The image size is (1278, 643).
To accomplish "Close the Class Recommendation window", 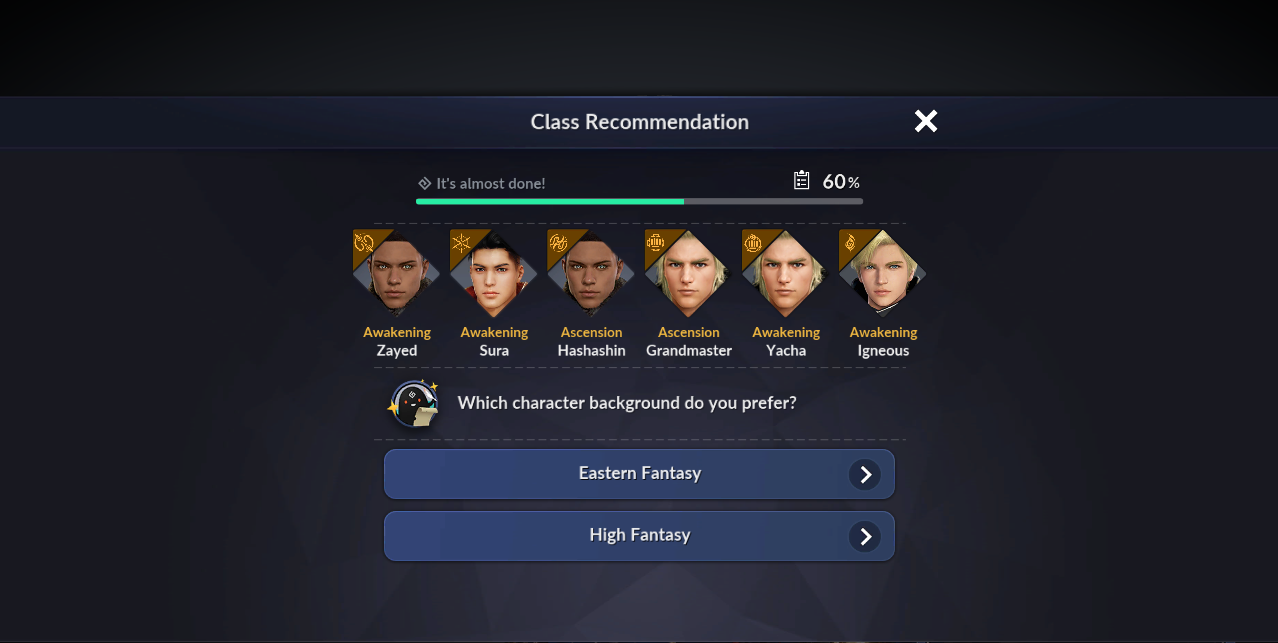I will click(926, 121).
